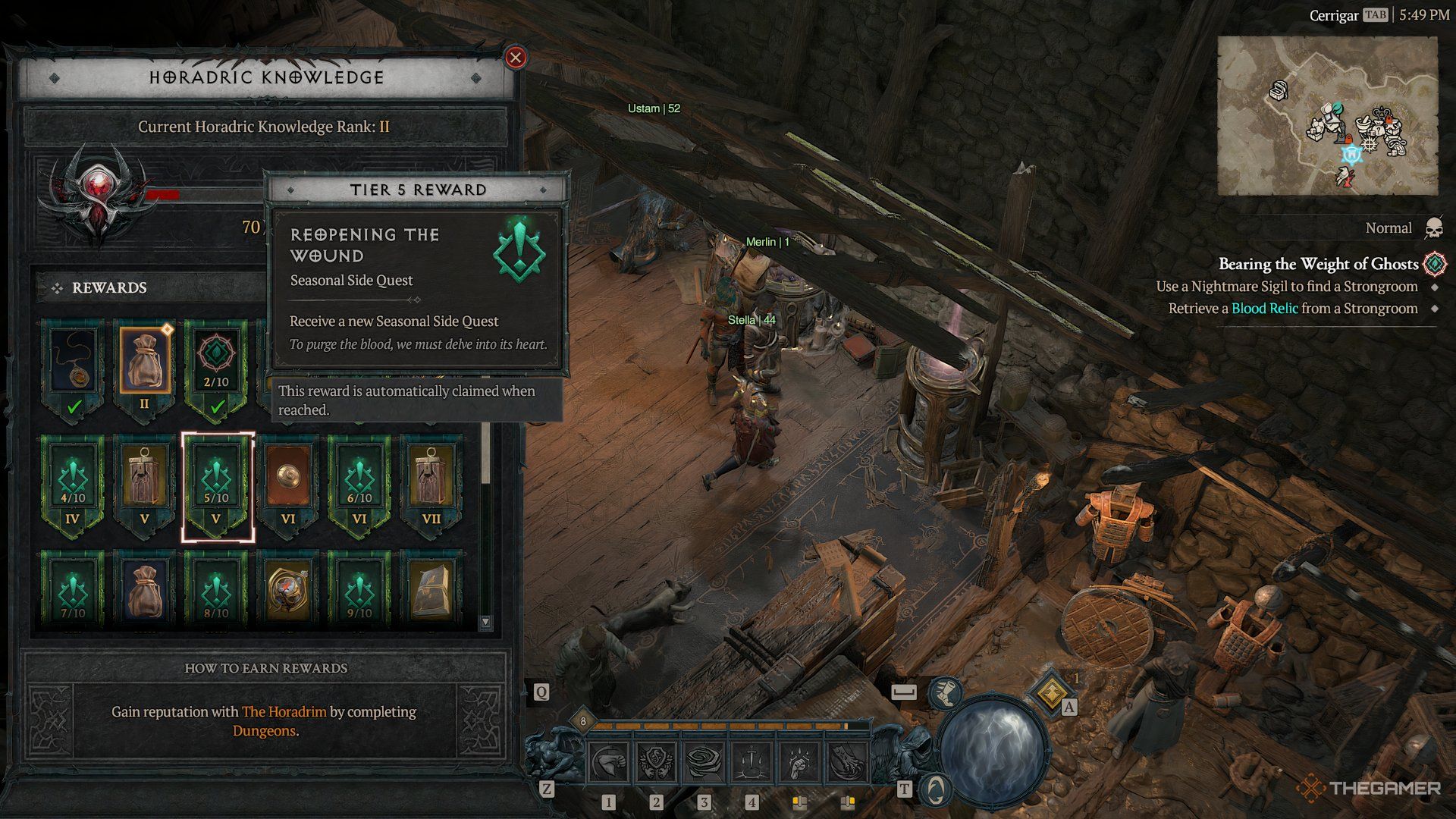
Task: Activate the sword and thorns skill in slot 4
Action: coord(752,762)
